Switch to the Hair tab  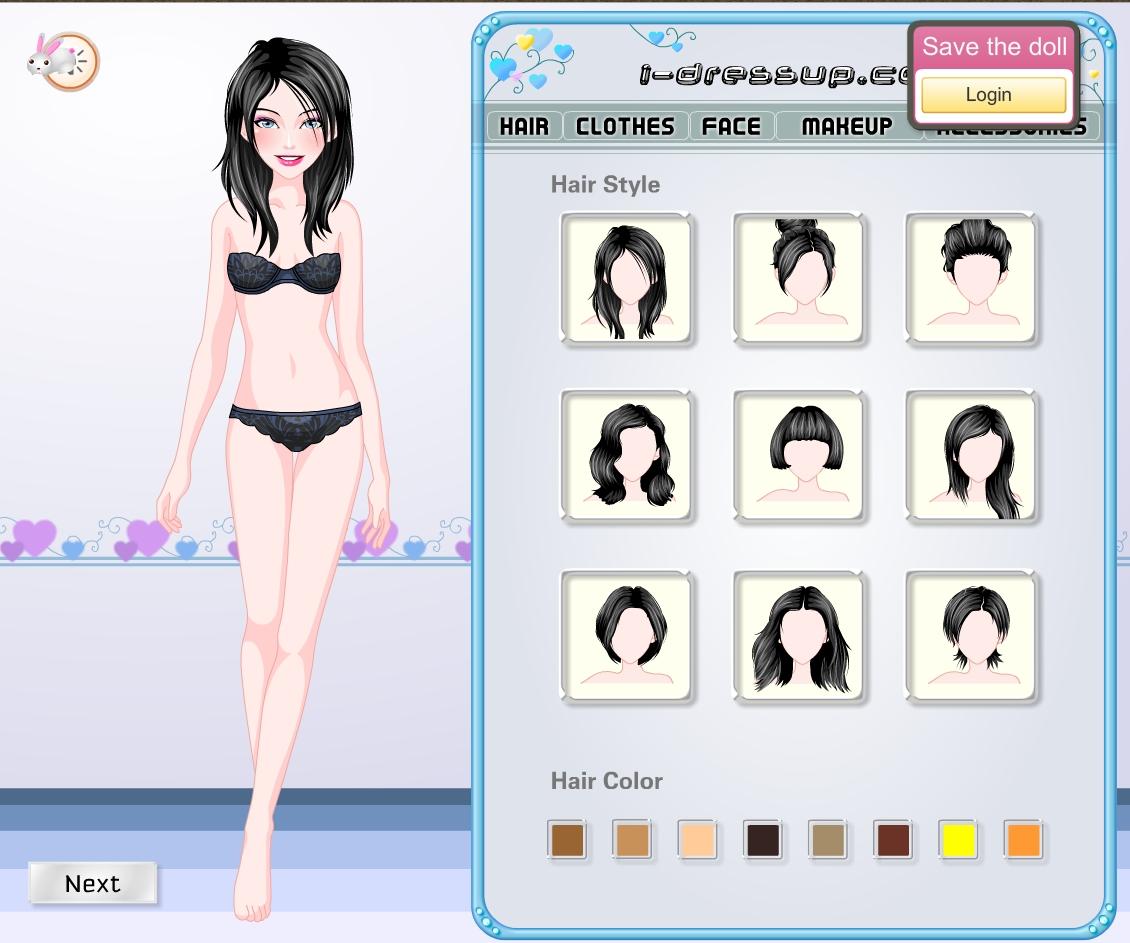pos(524,126)
